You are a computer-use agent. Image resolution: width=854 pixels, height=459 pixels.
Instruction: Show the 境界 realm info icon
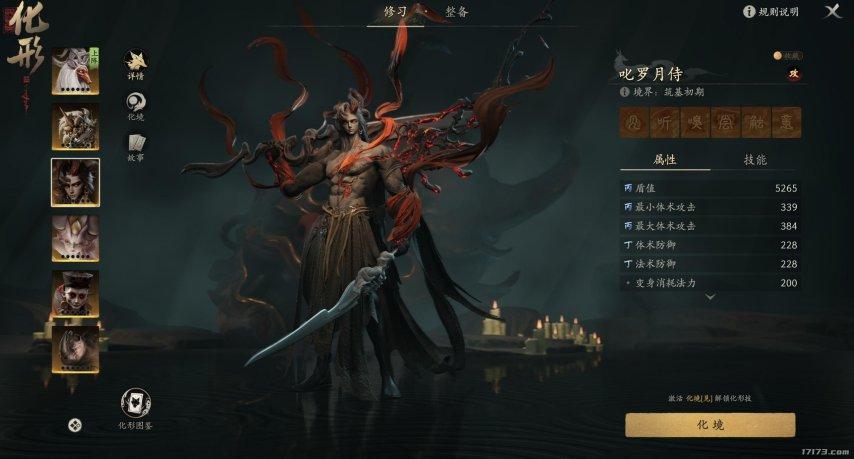pos(624,91)
